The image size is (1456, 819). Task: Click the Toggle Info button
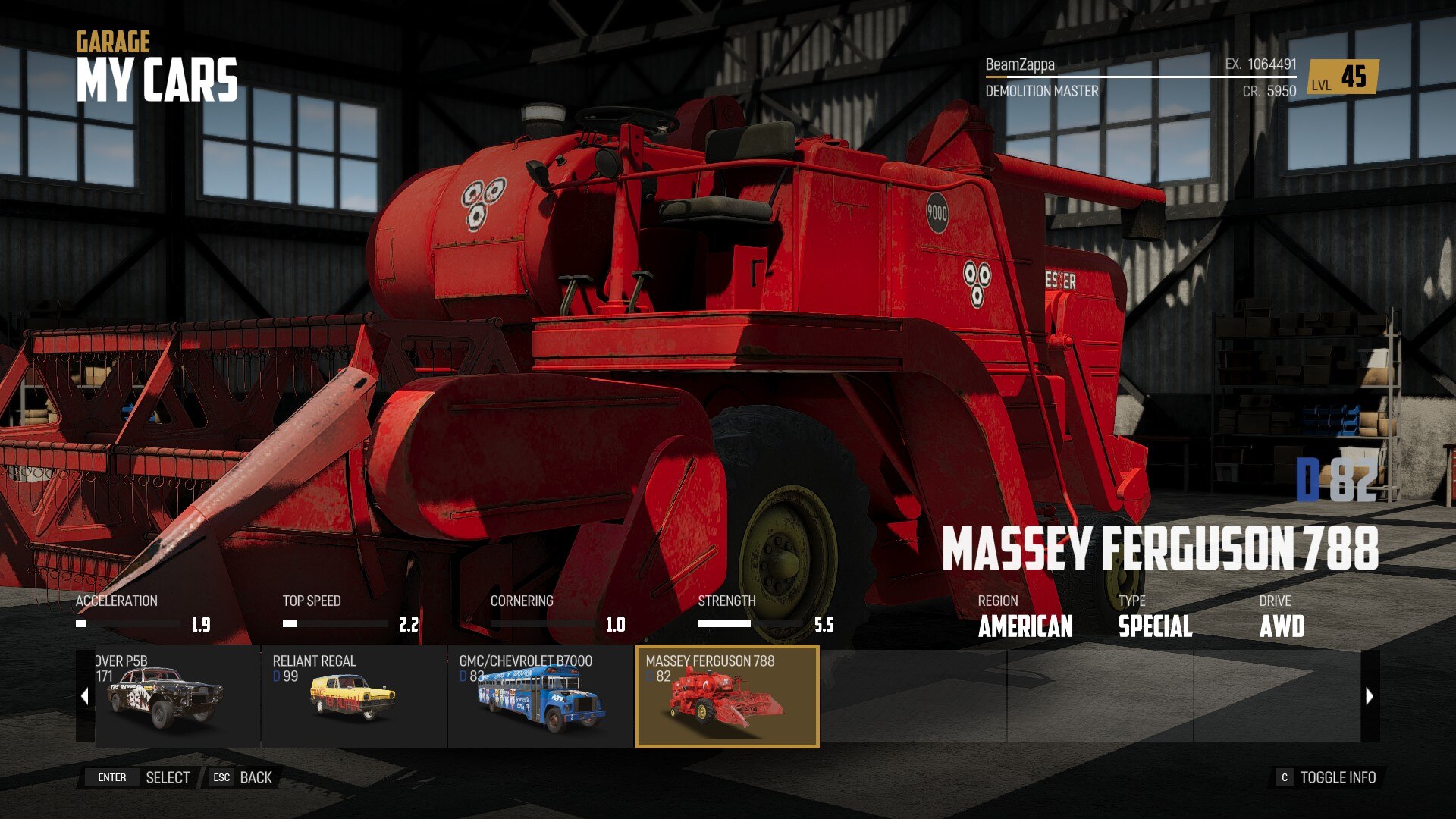tap(1327, 777)
